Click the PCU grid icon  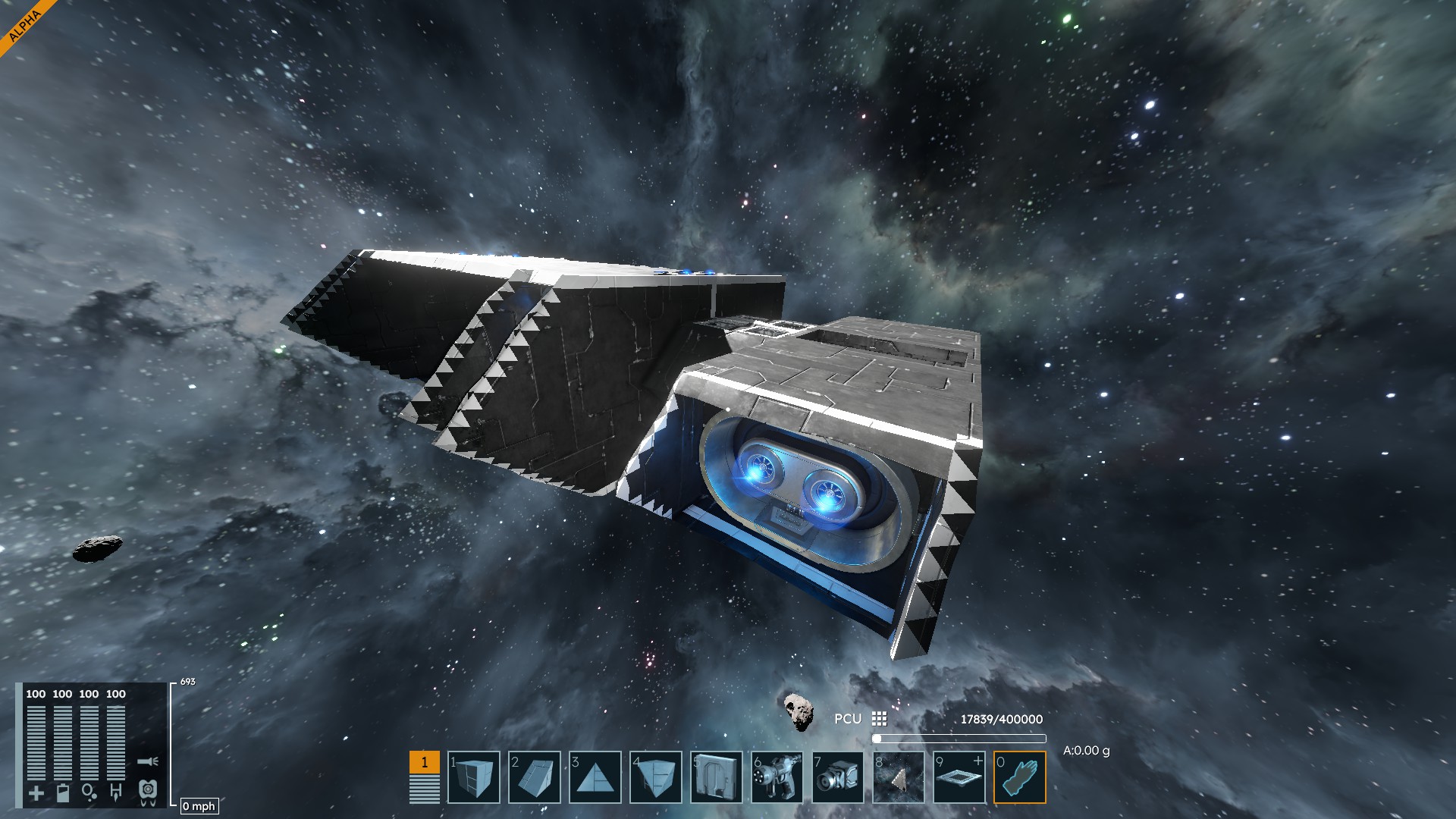879,719
